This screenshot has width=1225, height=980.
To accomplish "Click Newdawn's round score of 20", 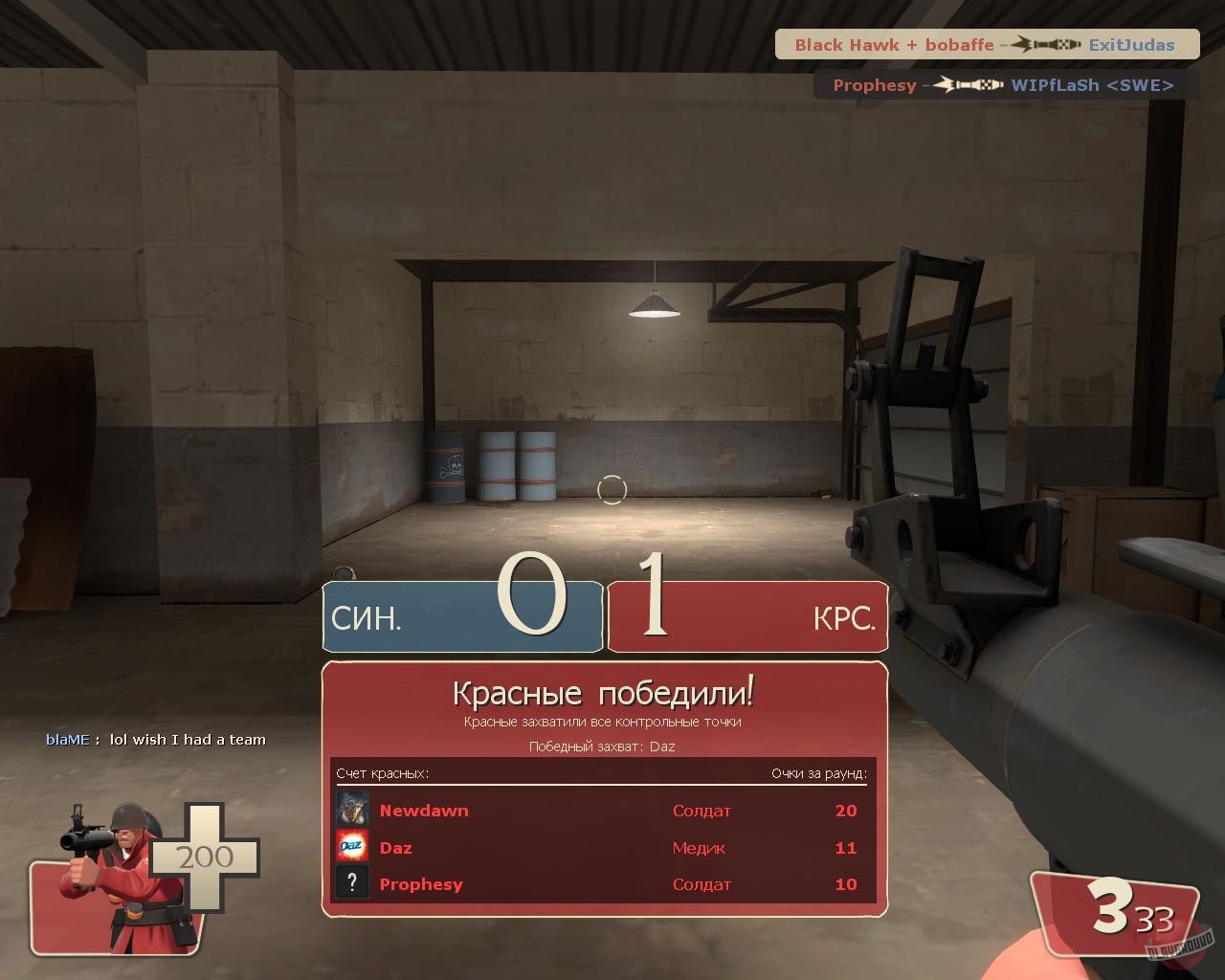I will tap(846, 811).
